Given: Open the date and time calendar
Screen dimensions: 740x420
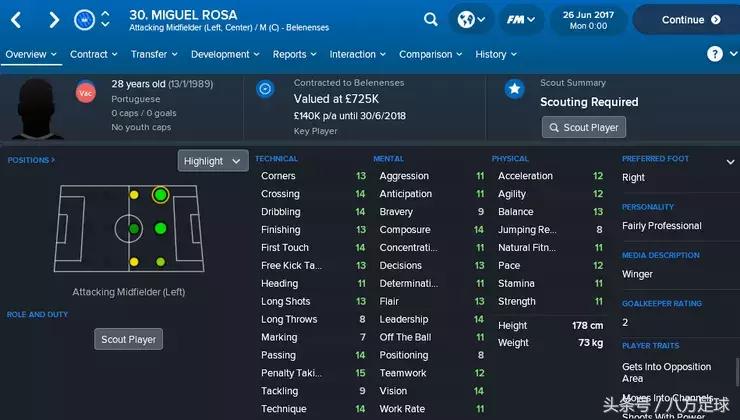Looking at the screenshot, I should tap(589, 19).
